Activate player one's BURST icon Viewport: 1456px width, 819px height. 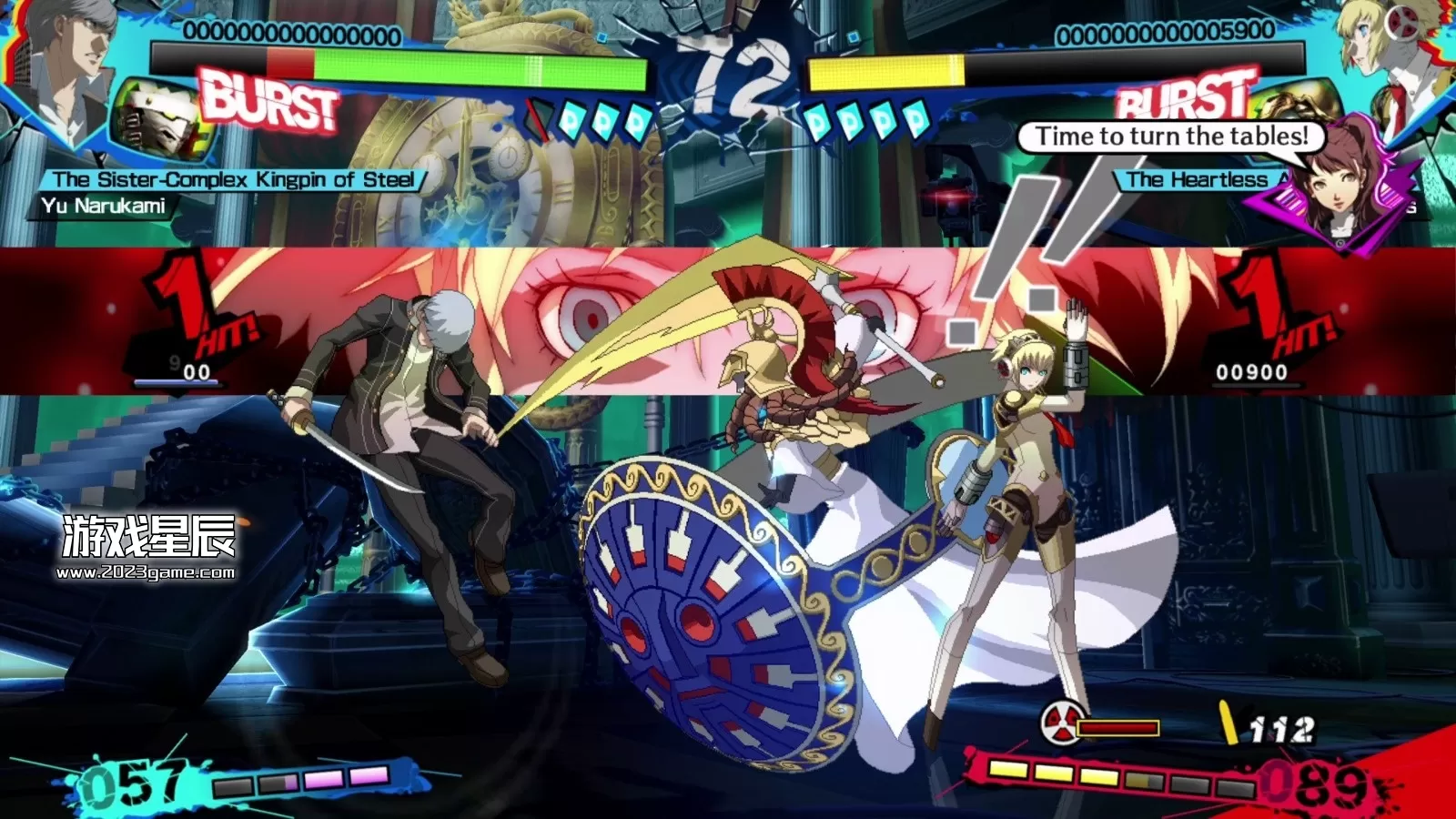[269, 102]
